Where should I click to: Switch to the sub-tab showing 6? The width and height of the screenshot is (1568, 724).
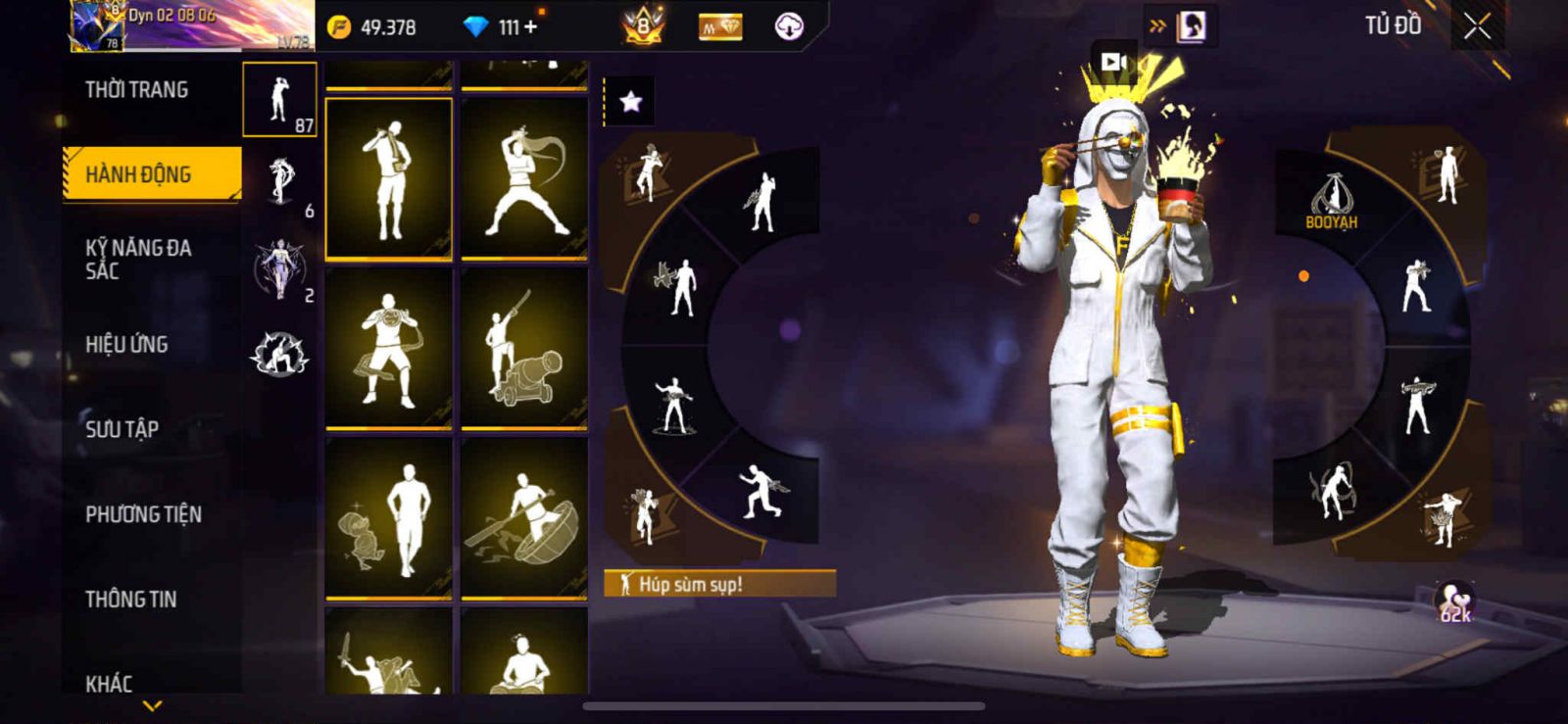pyautogui.click(x=280, y=183)
